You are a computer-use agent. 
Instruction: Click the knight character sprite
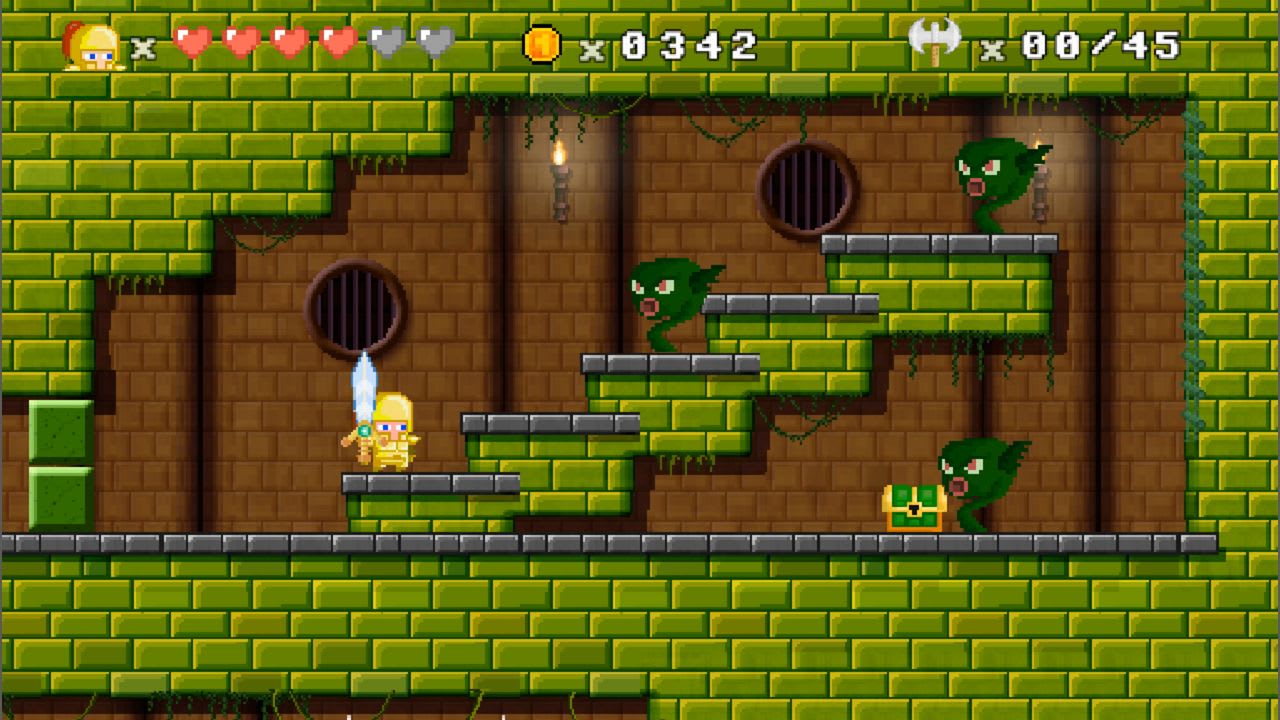[x=390, y=438]
